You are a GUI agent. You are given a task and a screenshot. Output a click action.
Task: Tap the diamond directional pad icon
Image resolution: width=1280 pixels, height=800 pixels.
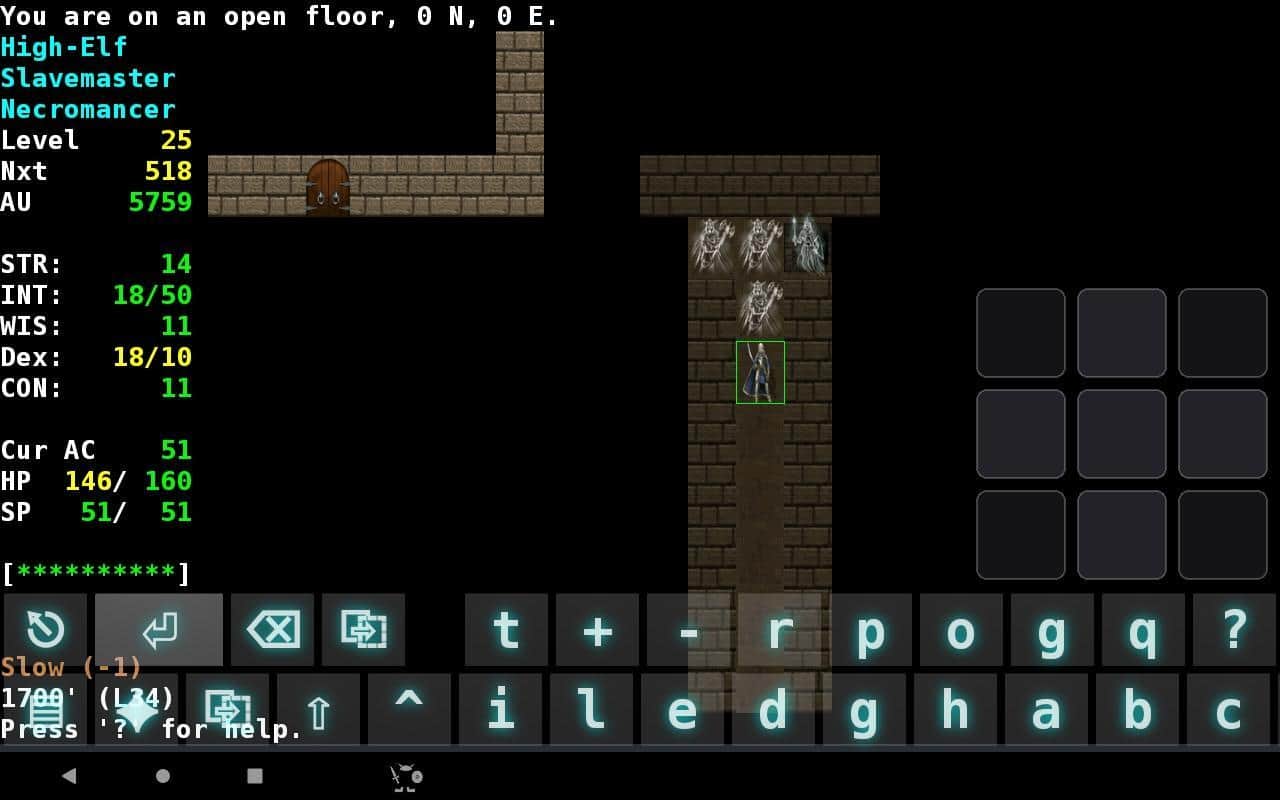pyautogui.click(x=135, y=710)
